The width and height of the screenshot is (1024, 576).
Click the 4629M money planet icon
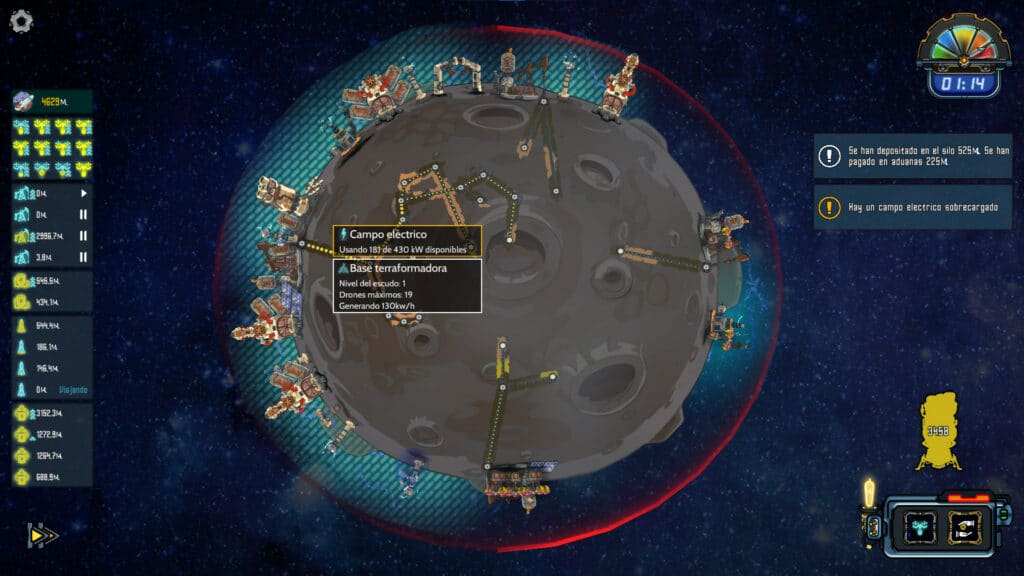pyautogui.click(x=23, y=101)
